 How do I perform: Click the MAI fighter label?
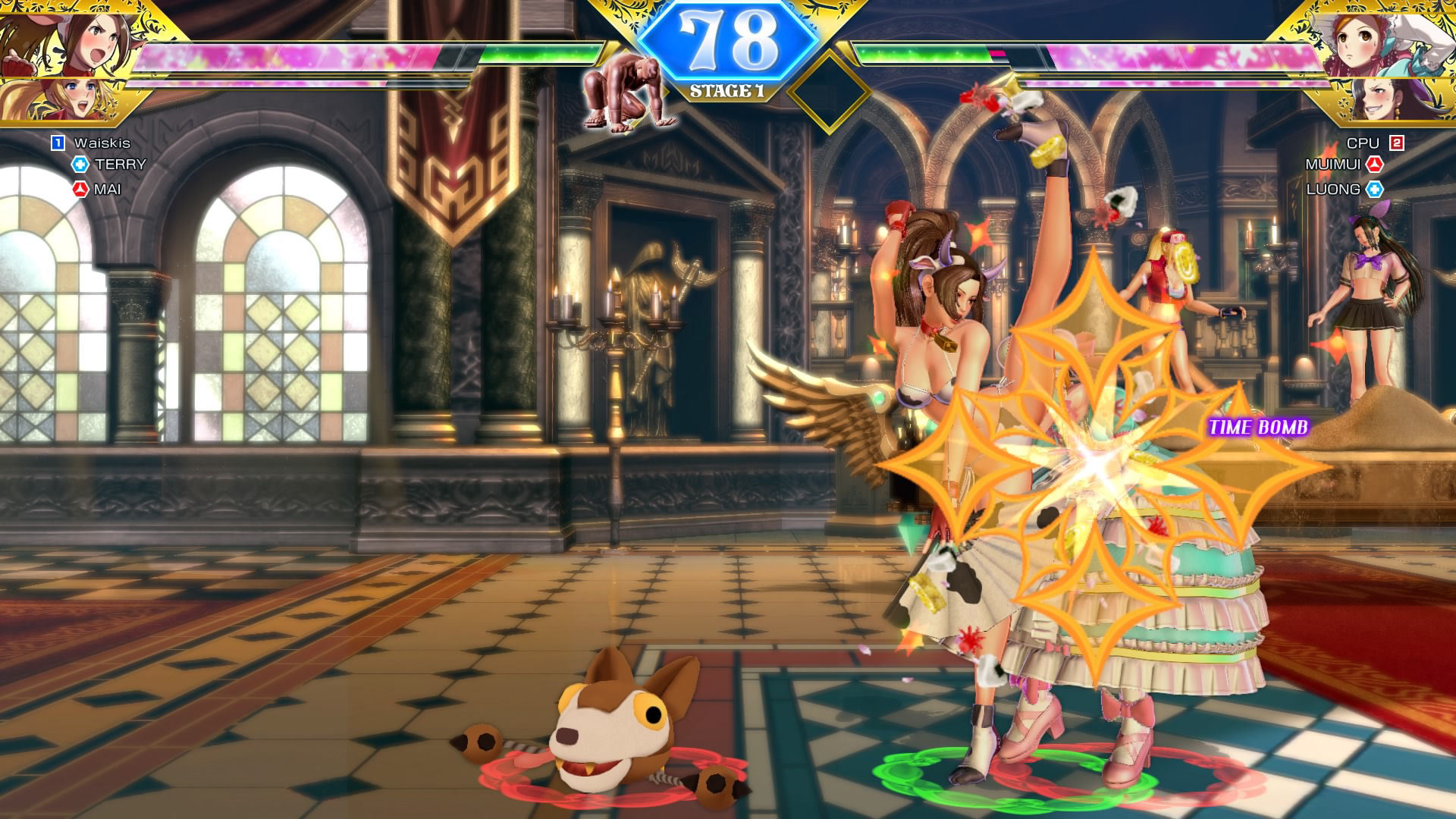(x=107, y=190)
